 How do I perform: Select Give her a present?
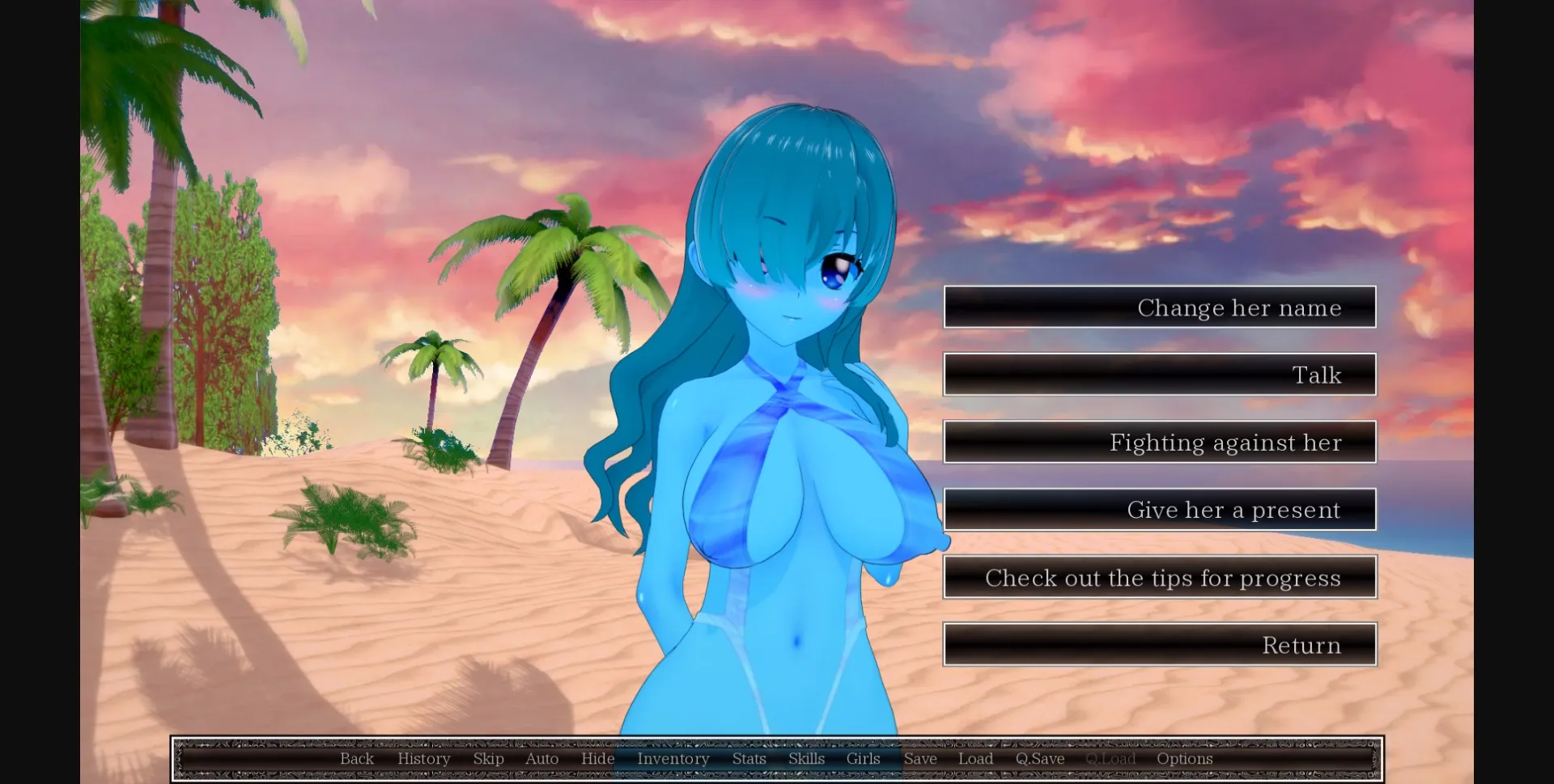(1160, 509)
